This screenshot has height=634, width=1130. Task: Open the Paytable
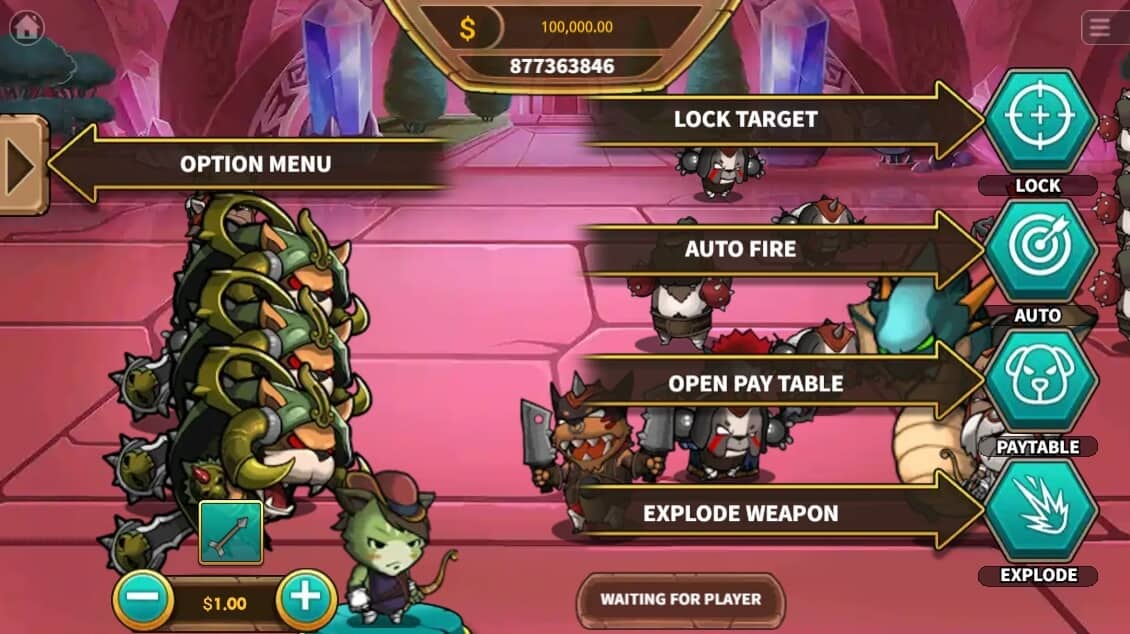click(x=1040, y=381)
